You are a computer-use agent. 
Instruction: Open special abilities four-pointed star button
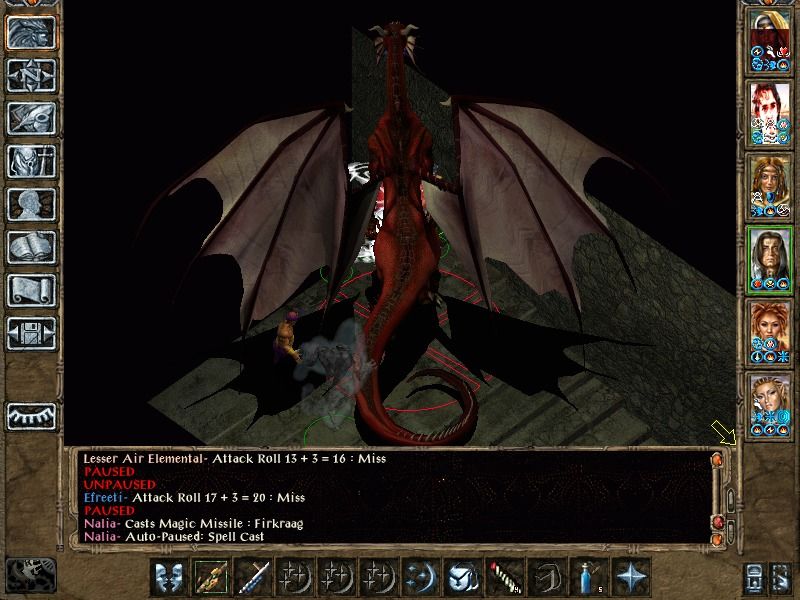[x=630, y=576]
